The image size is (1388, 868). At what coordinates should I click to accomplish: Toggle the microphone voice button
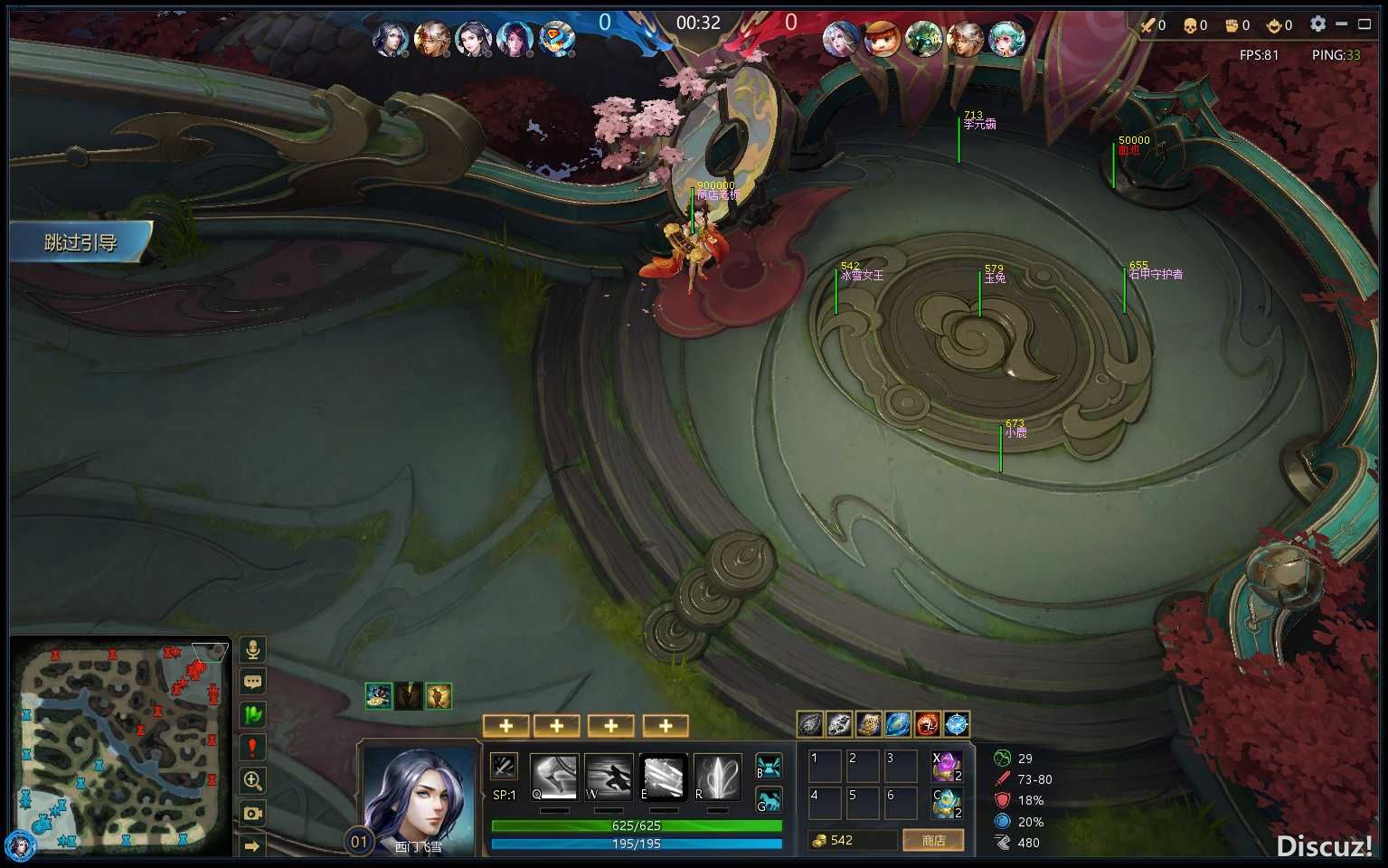pyautogui.click(x=253, y=649)
